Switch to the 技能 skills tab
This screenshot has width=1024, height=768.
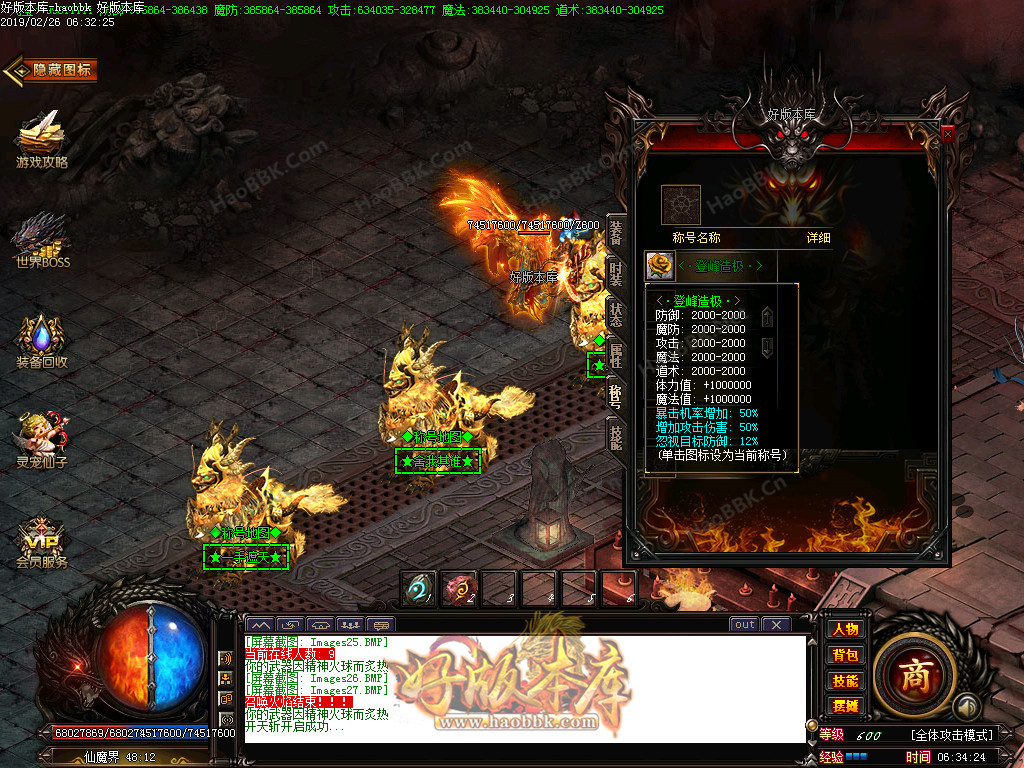616,437
